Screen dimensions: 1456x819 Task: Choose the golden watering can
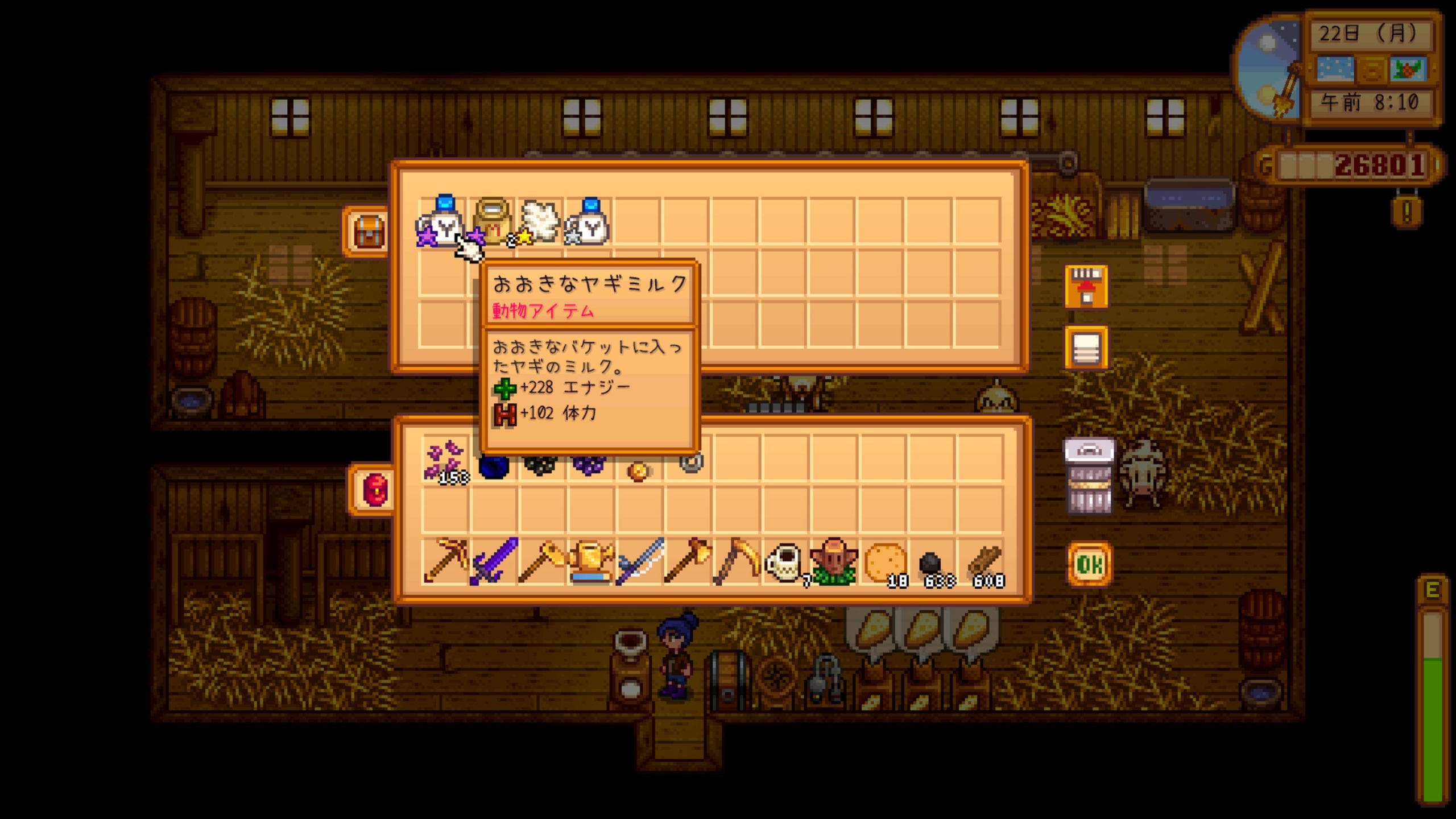point(591,561)
